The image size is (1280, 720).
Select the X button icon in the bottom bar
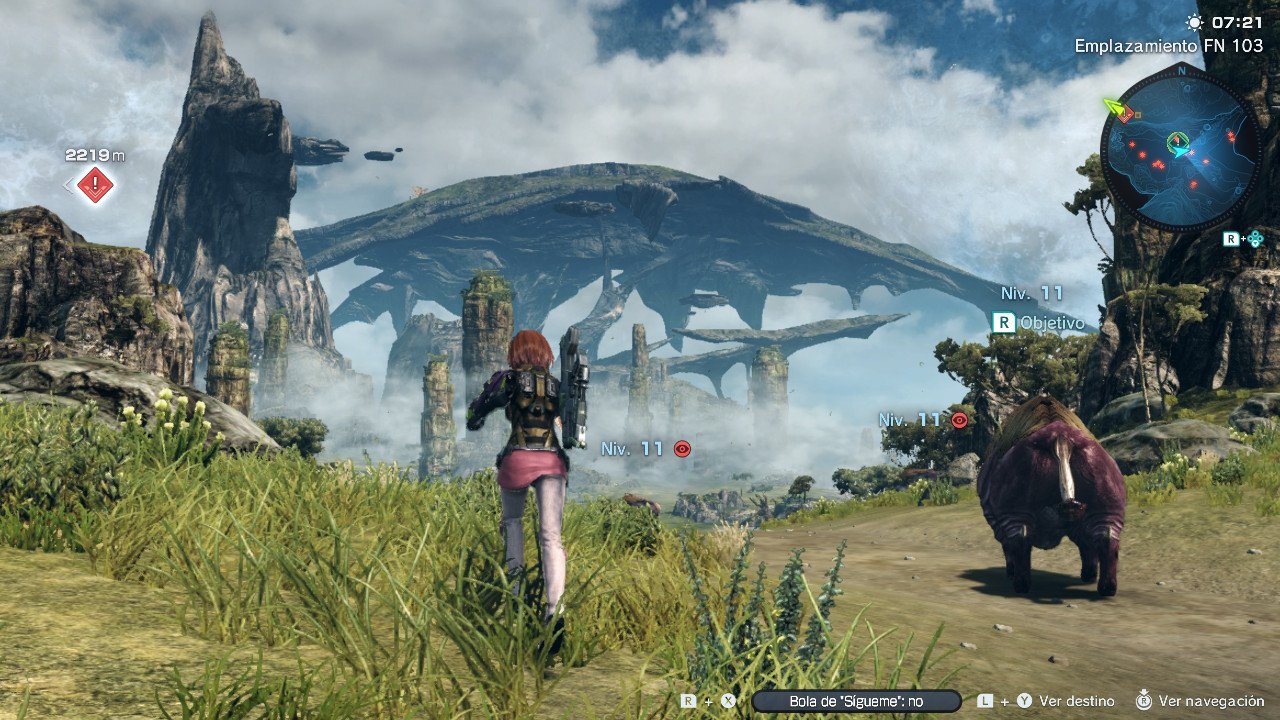pyautogui.click(x=727, y=700)
